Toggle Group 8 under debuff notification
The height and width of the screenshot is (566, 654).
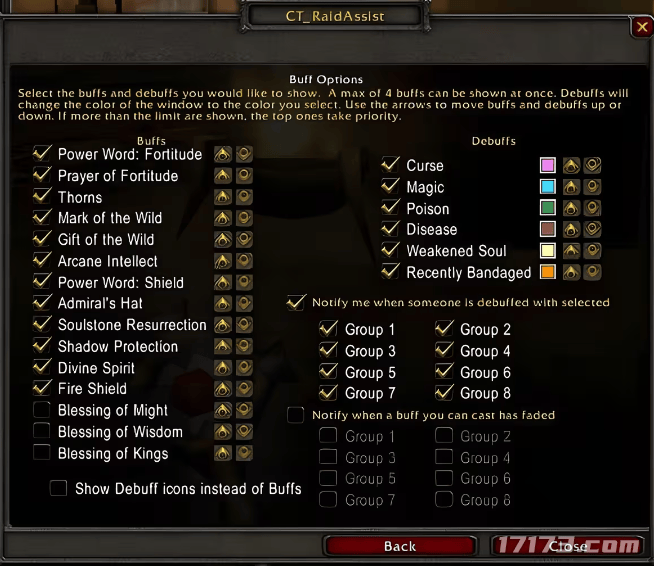click(444, 393)
